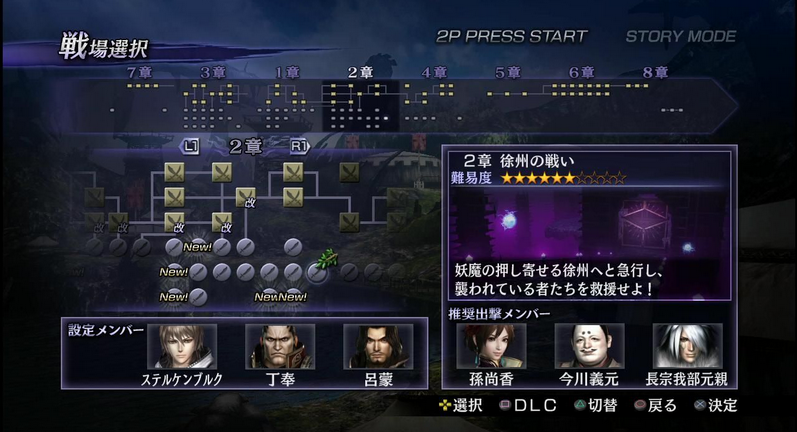The width and height of the screenshot is (797, 432).
Task: Select the stage node with the green cursor
Action: [319, 270]
